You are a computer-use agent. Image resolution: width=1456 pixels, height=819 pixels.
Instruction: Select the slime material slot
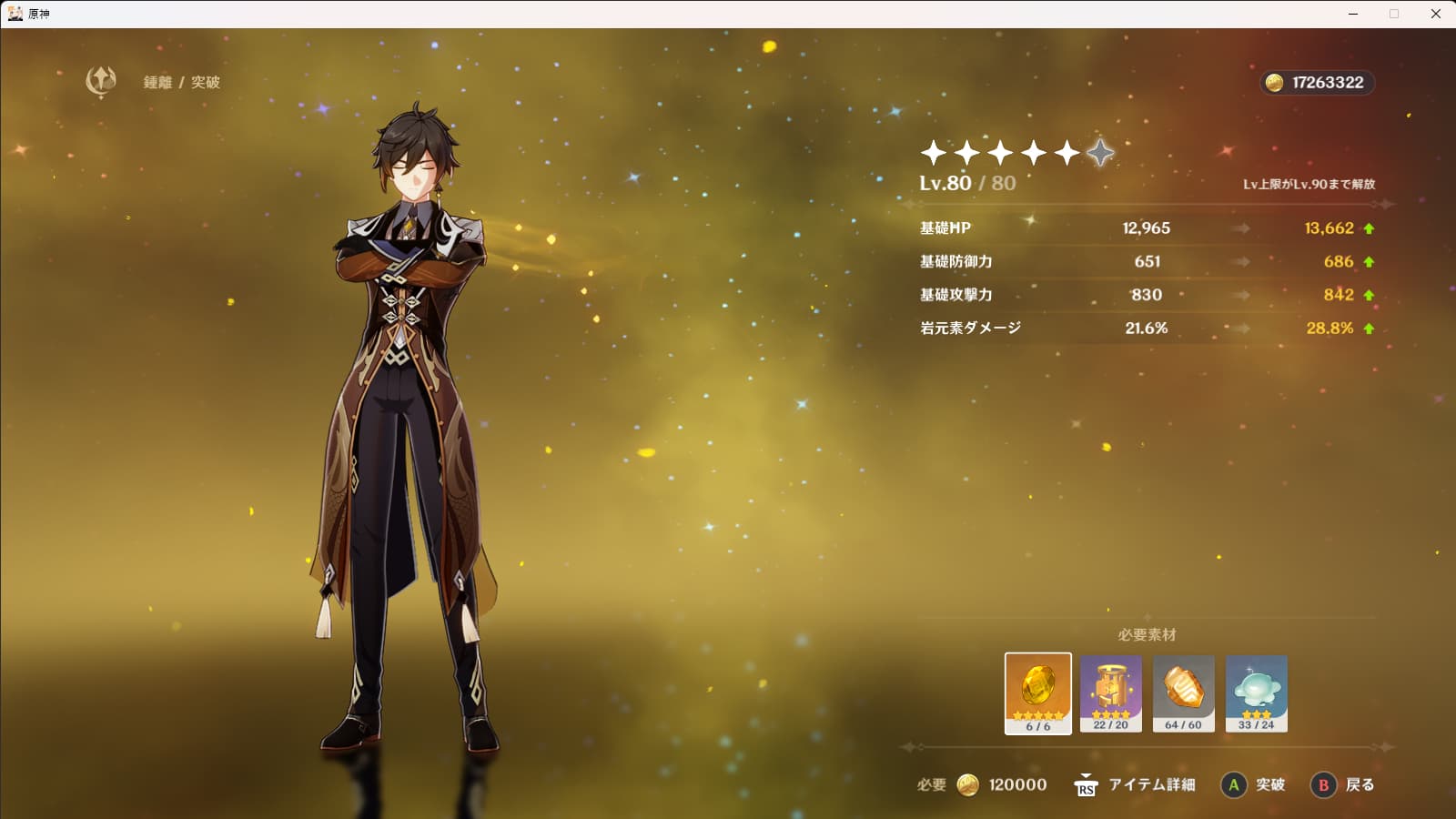pos(1256,693)
